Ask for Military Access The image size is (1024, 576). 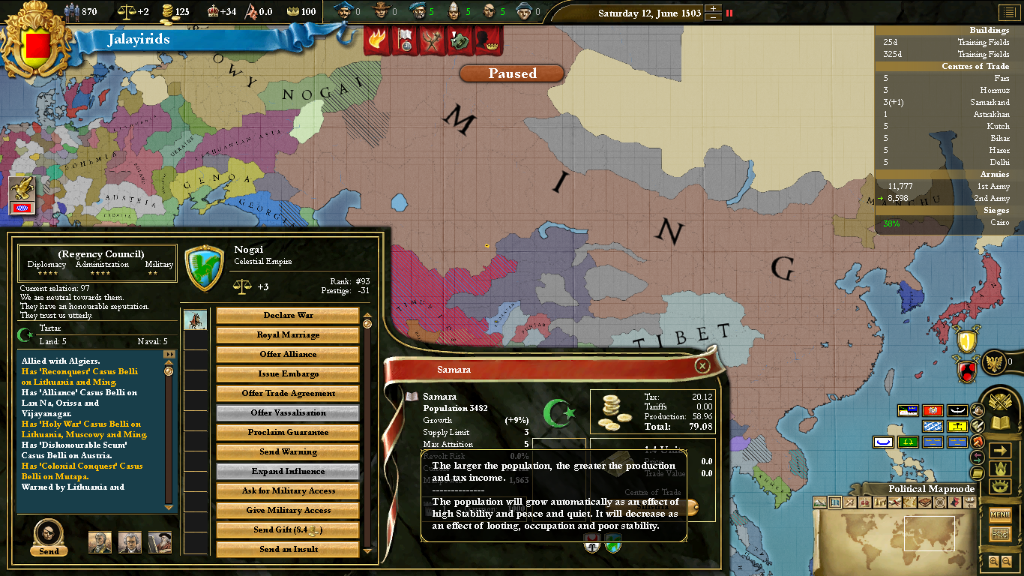287,491
